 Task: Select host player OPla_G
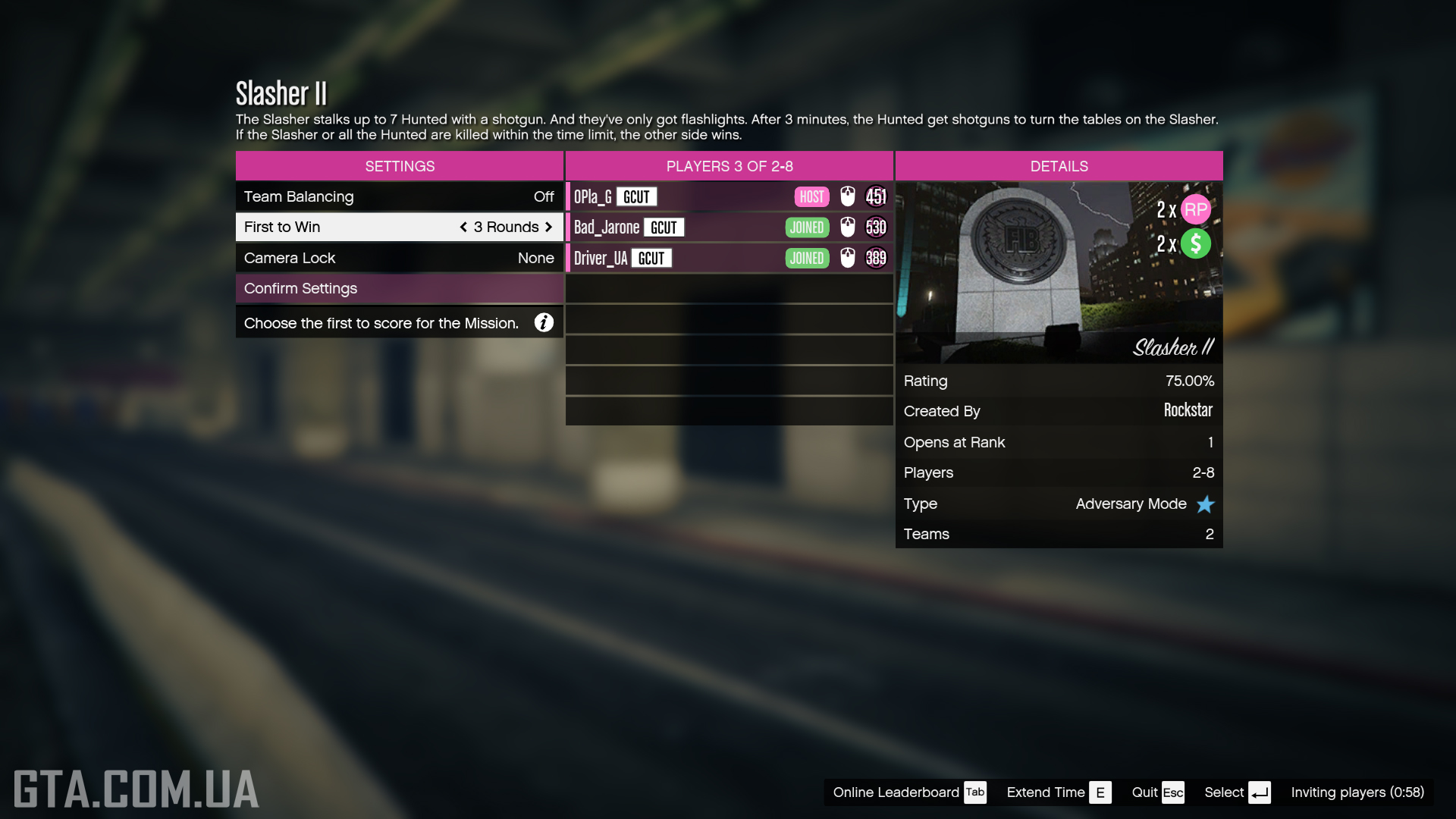(x=728, y=196)
